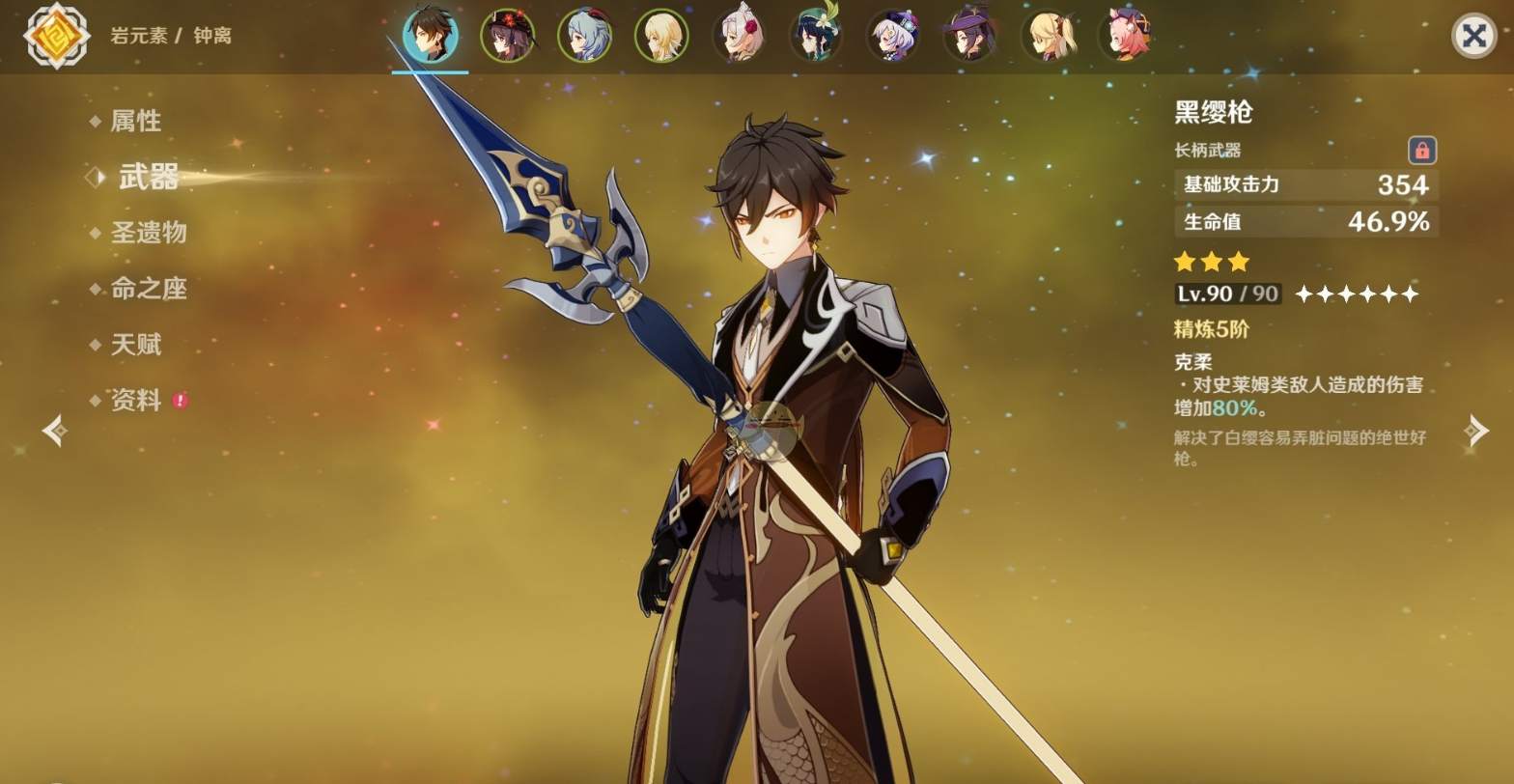Select Zhongli's portrait in the party row
This screenshot has height=784, width=1514.
point(430,36)
